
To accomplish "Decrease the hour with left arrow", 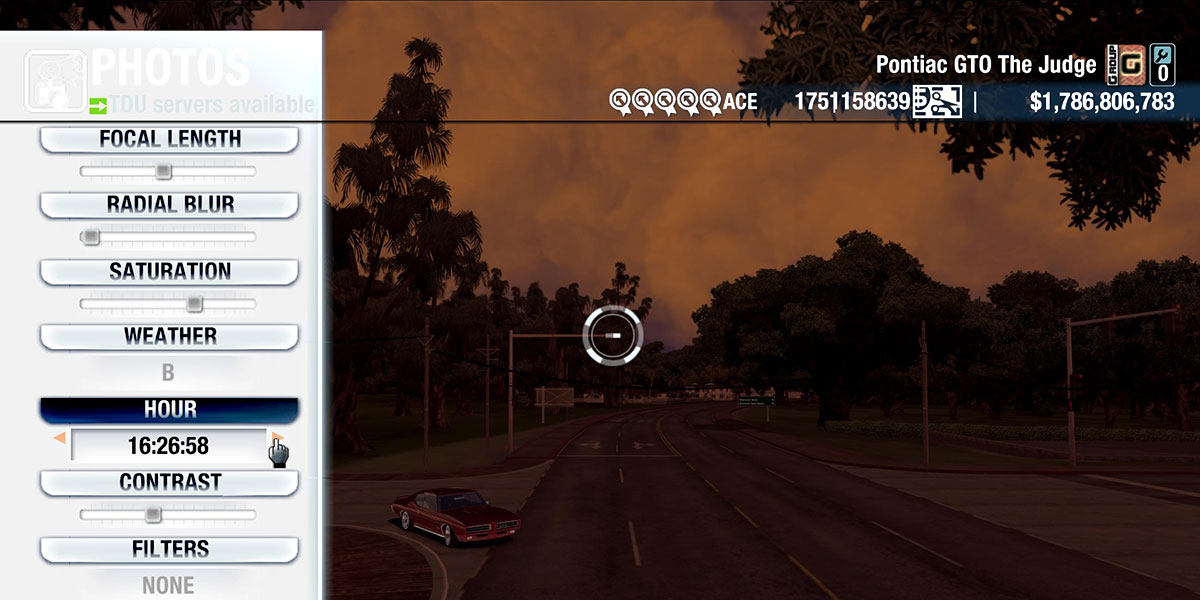I will pyautogui.click(x=60, y=439).
